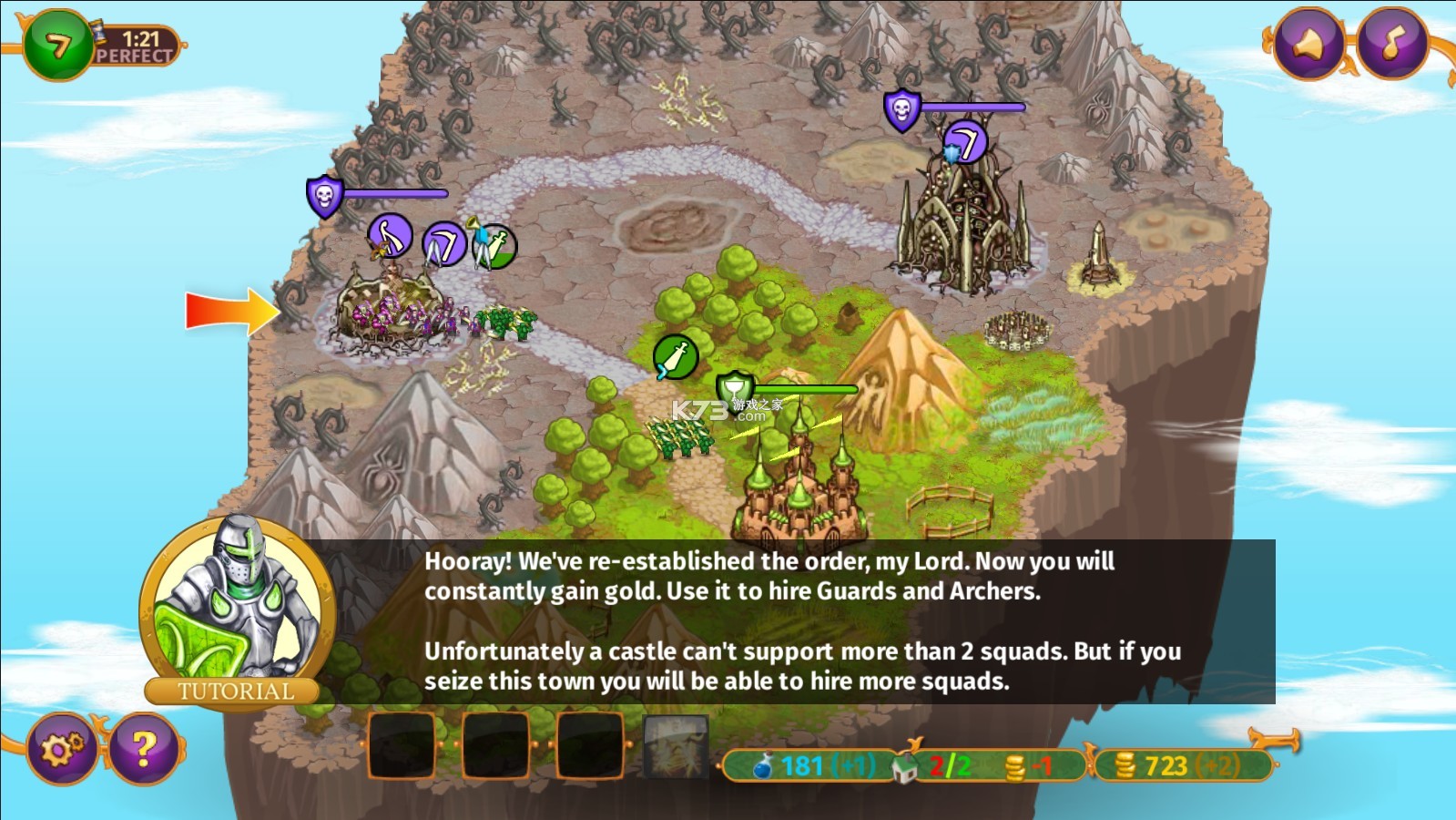The height and width of the screenshot is (820, 1456).
Task: Click the tutorial dialogue box to continue
Action: pyautogui.click(x=801, y=621)
